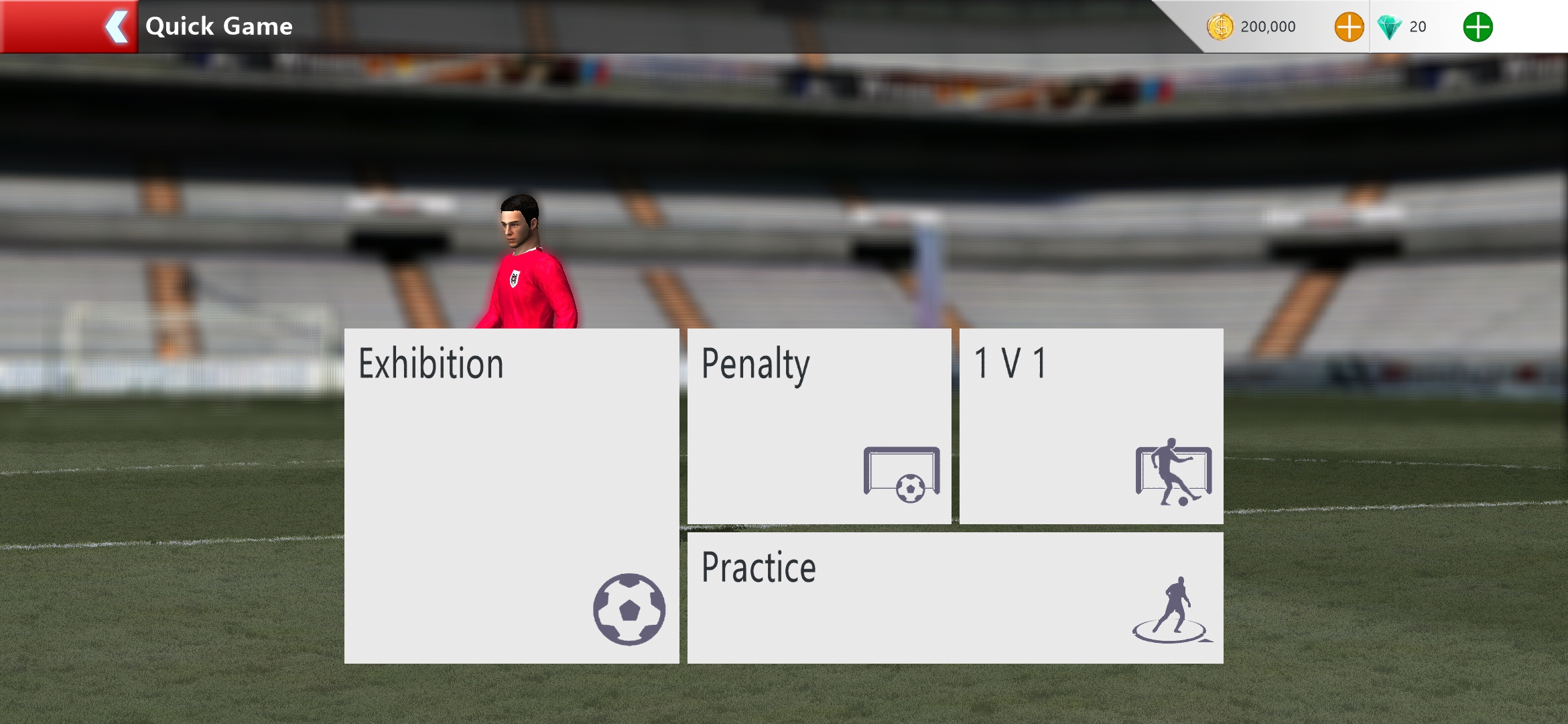This screenshot has height=724, width=1568.
Task: Buy more gems with green plus
Action: point(1478,27)
